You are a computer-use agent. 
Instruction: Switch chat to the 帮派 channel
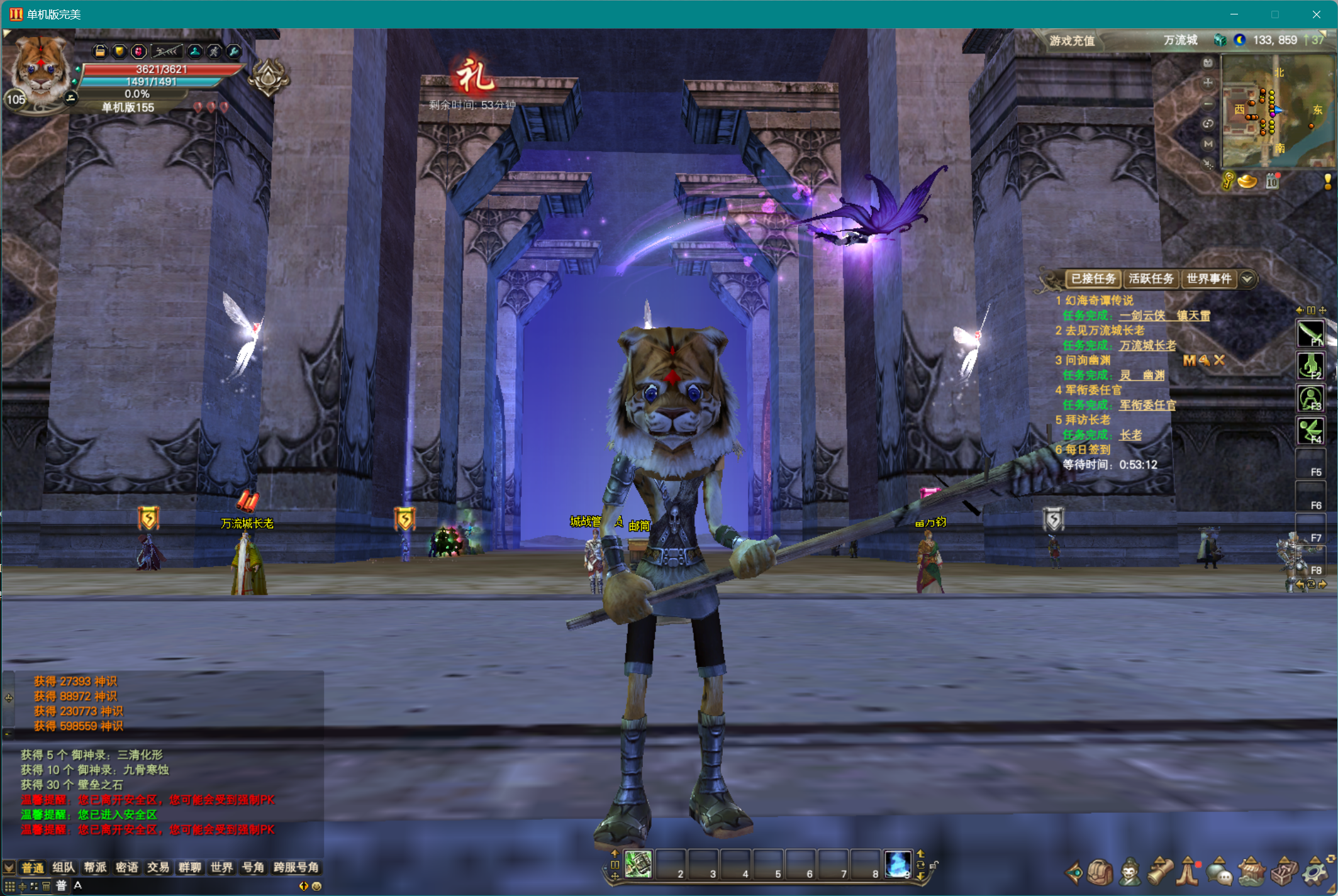click(x=95, y=868)
